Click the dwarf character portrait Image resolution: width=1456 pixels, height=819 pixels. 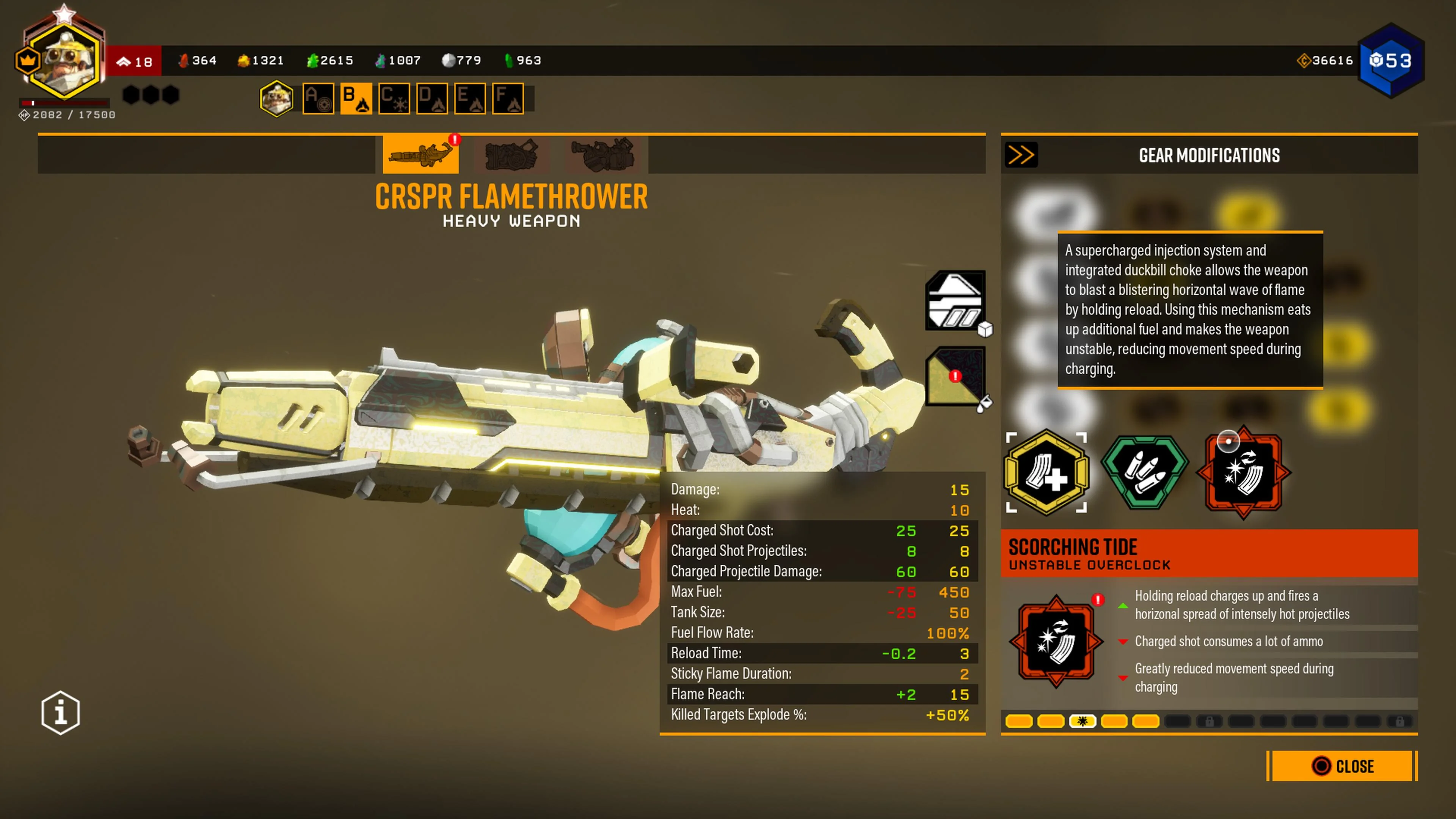coord(64,60)
